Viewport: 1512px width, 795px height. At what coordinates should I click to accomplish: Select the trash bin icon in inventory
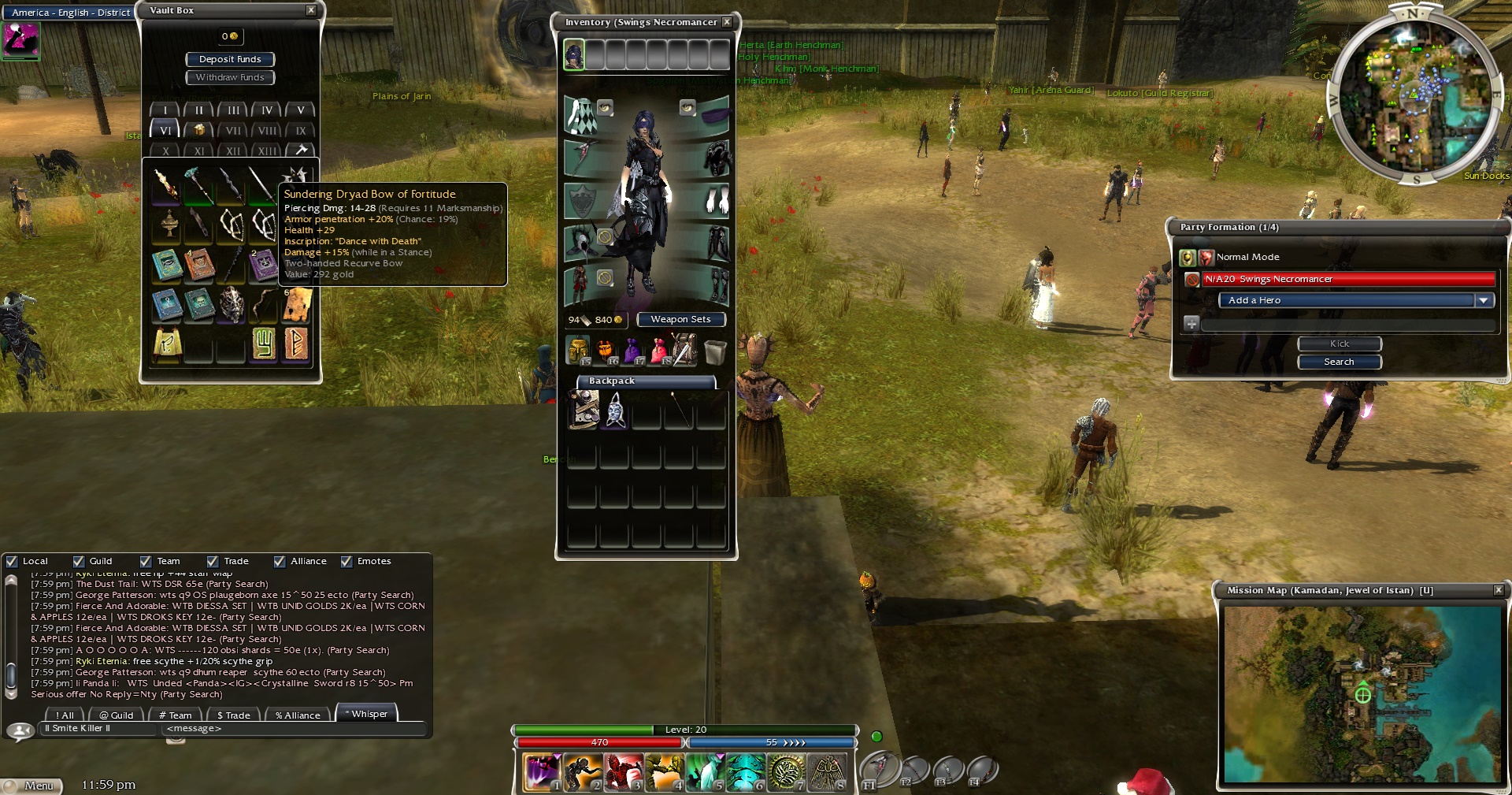pos(715,351)
